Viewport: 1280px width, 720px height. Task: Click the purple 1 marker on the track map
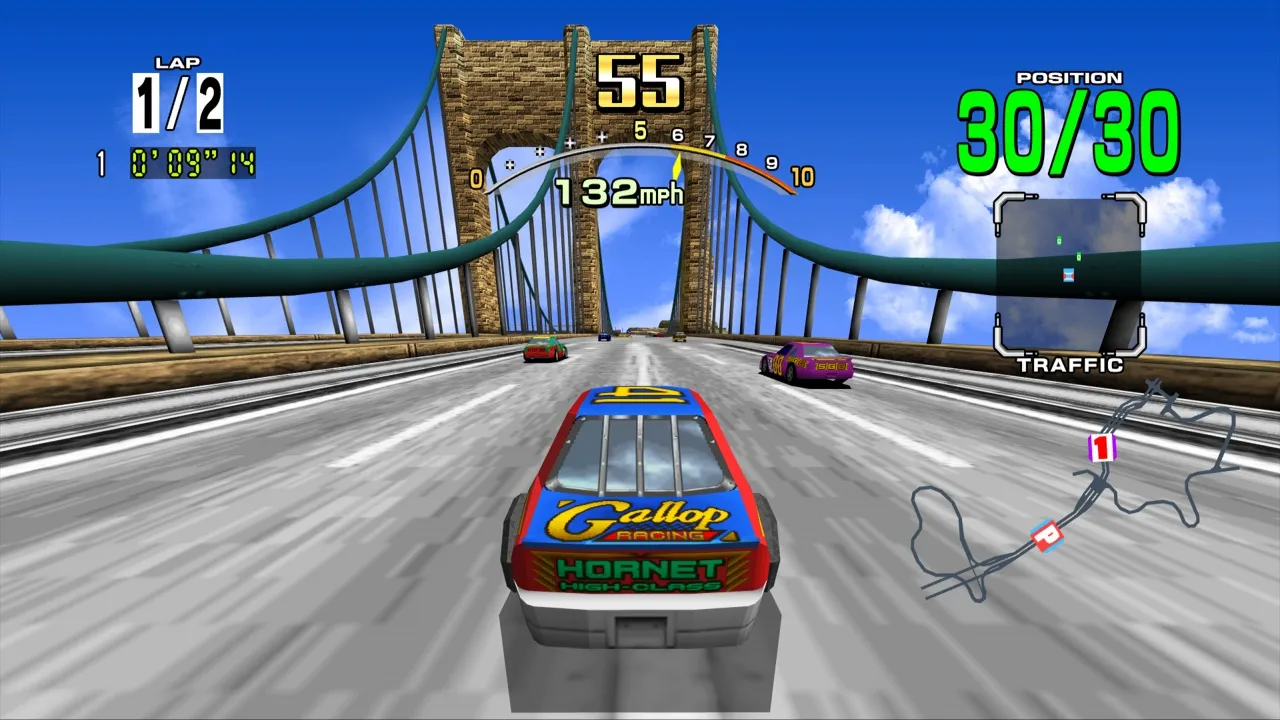pos(1101,448)
